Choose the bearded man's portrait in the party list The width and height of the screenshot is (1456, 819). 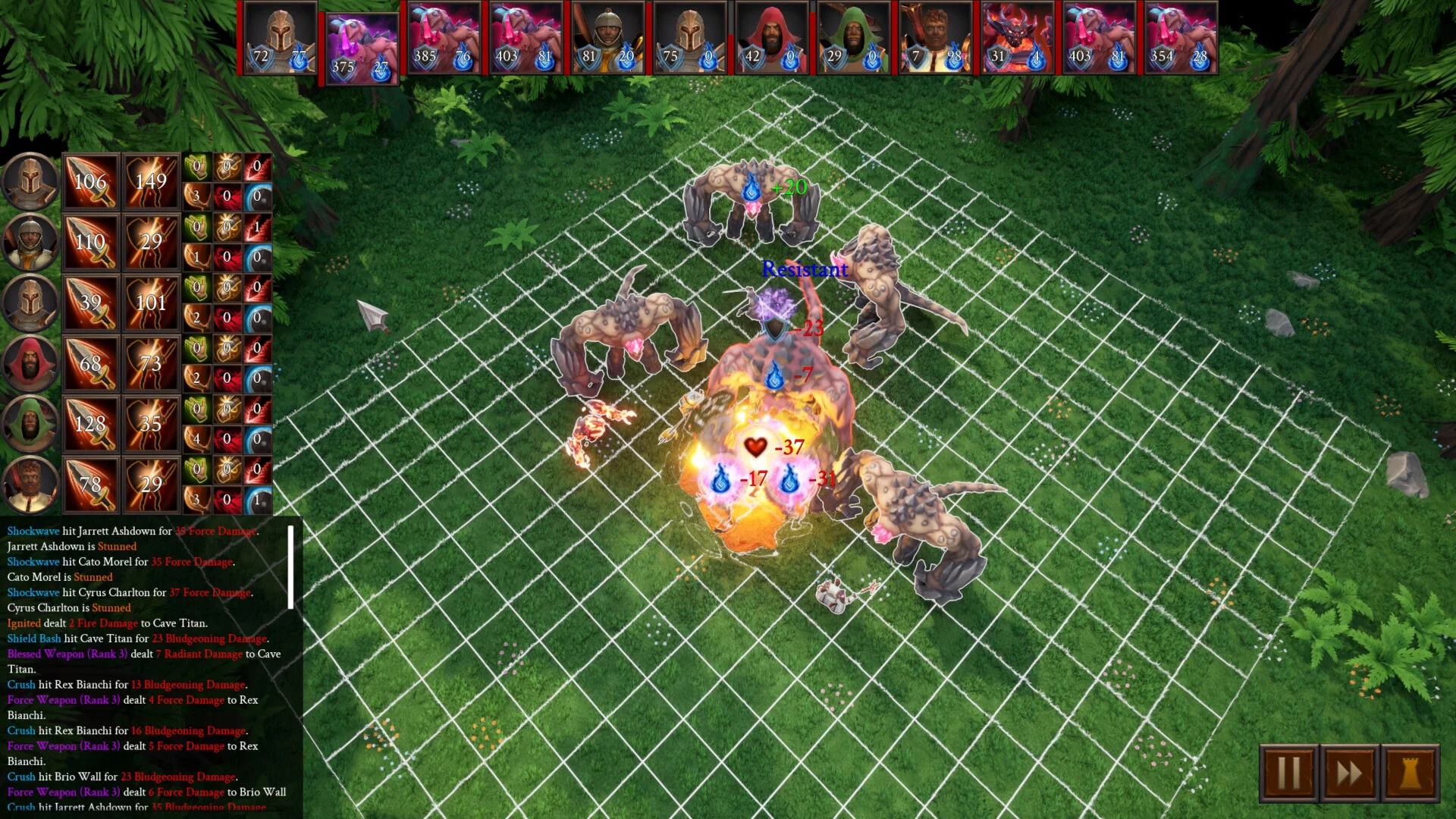point(30,485)
